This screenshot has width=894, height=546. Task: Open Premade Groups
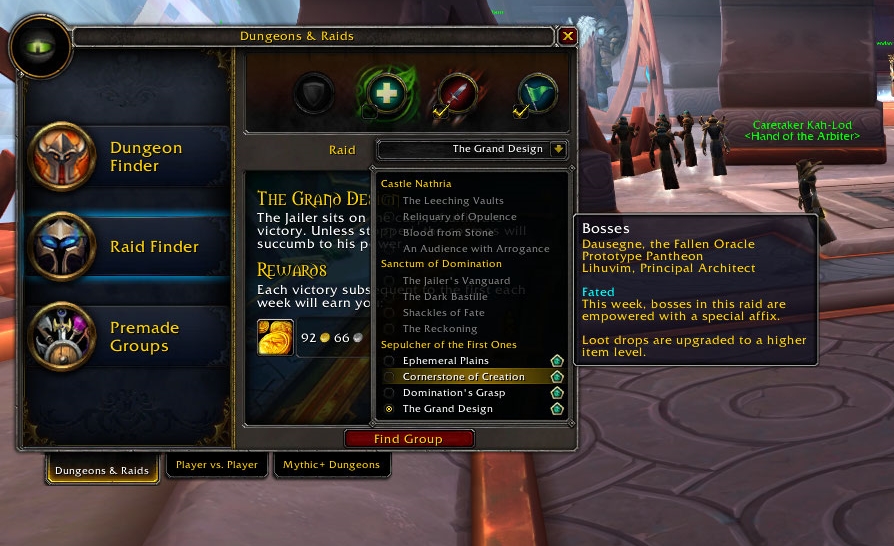(x=130, y=337)
